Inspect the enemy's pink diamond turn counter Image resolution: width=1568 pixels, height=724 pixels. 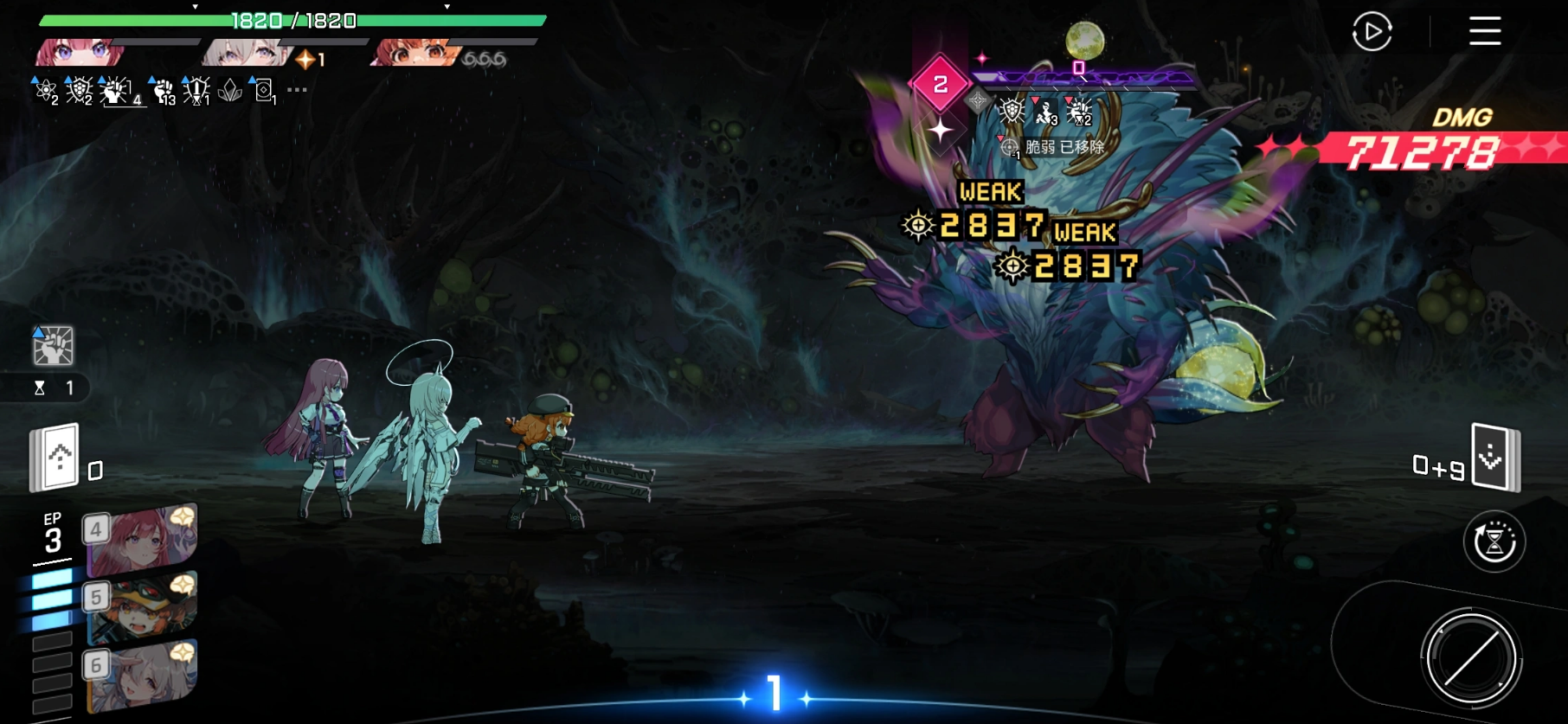[x=940, y=84]
